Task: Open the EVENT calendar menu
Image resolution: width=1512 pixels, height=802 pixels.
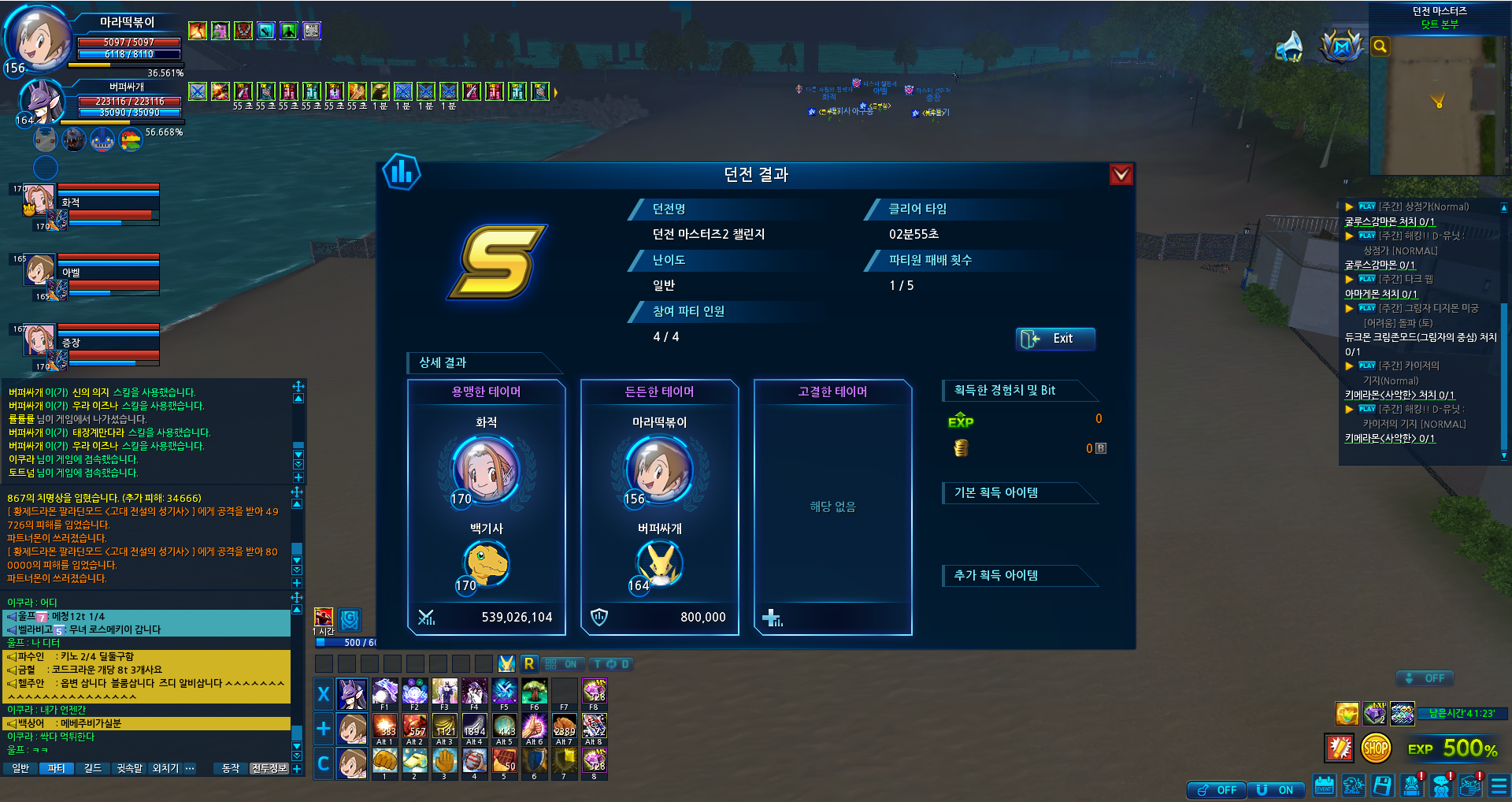Action: pos(1325,786)
